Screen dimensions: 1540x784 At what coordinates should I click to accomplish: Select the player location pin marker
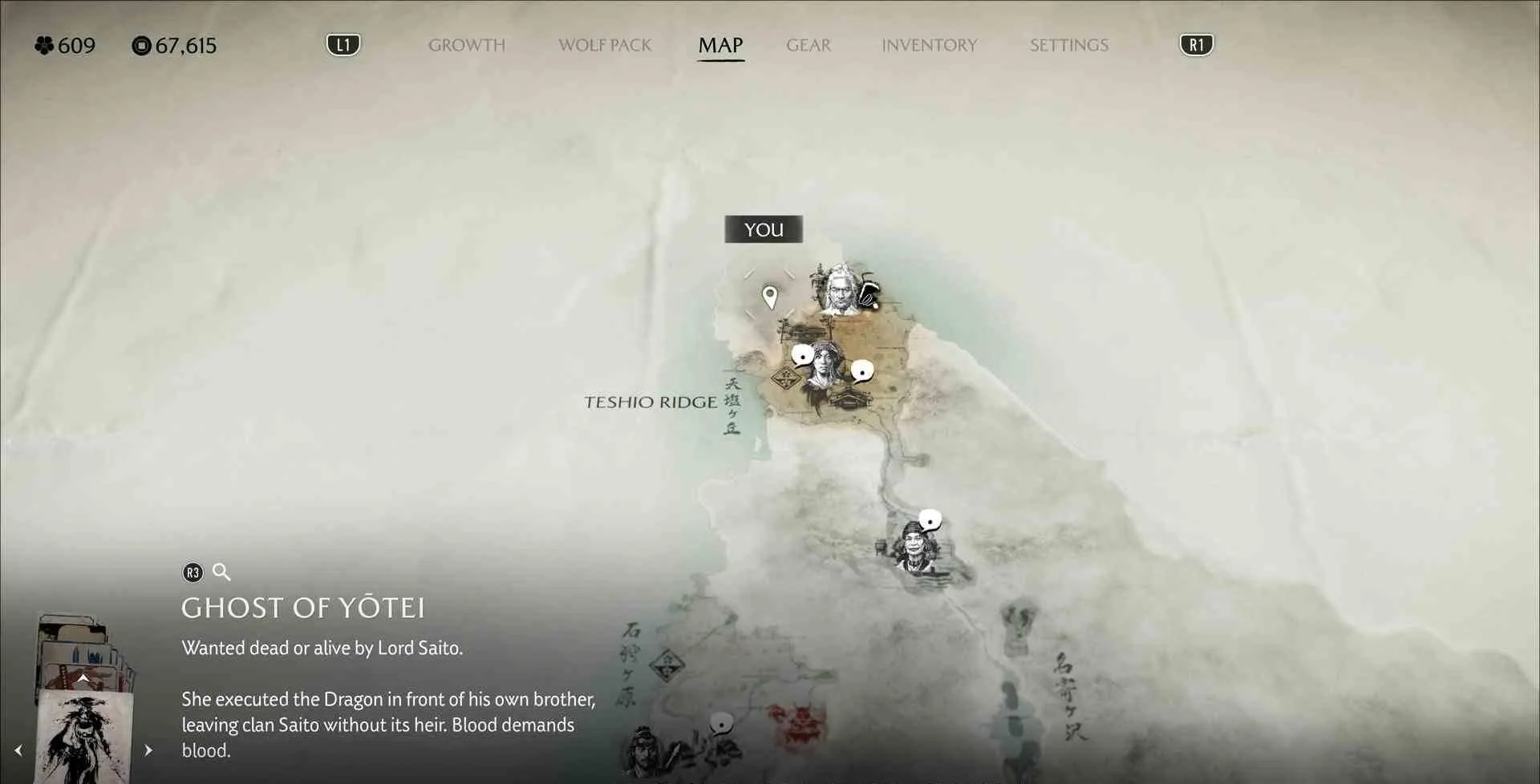770,297
